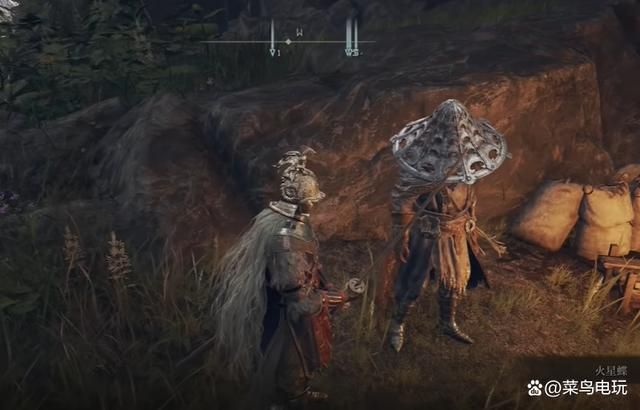Select the twin light-beam marker on the compass

coord(351,38)
